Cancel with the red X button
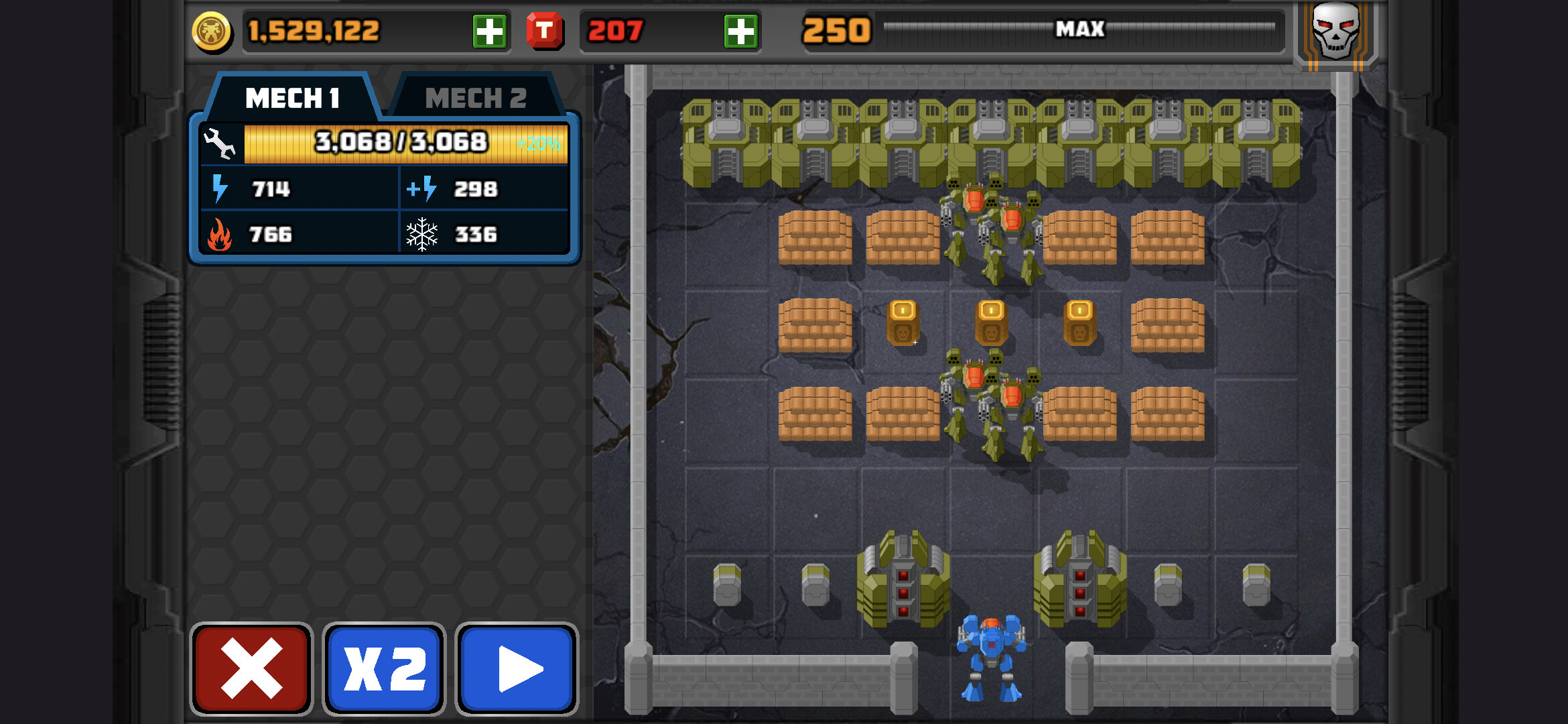This screenshot has width=1568, height=724. pos(251,668)
